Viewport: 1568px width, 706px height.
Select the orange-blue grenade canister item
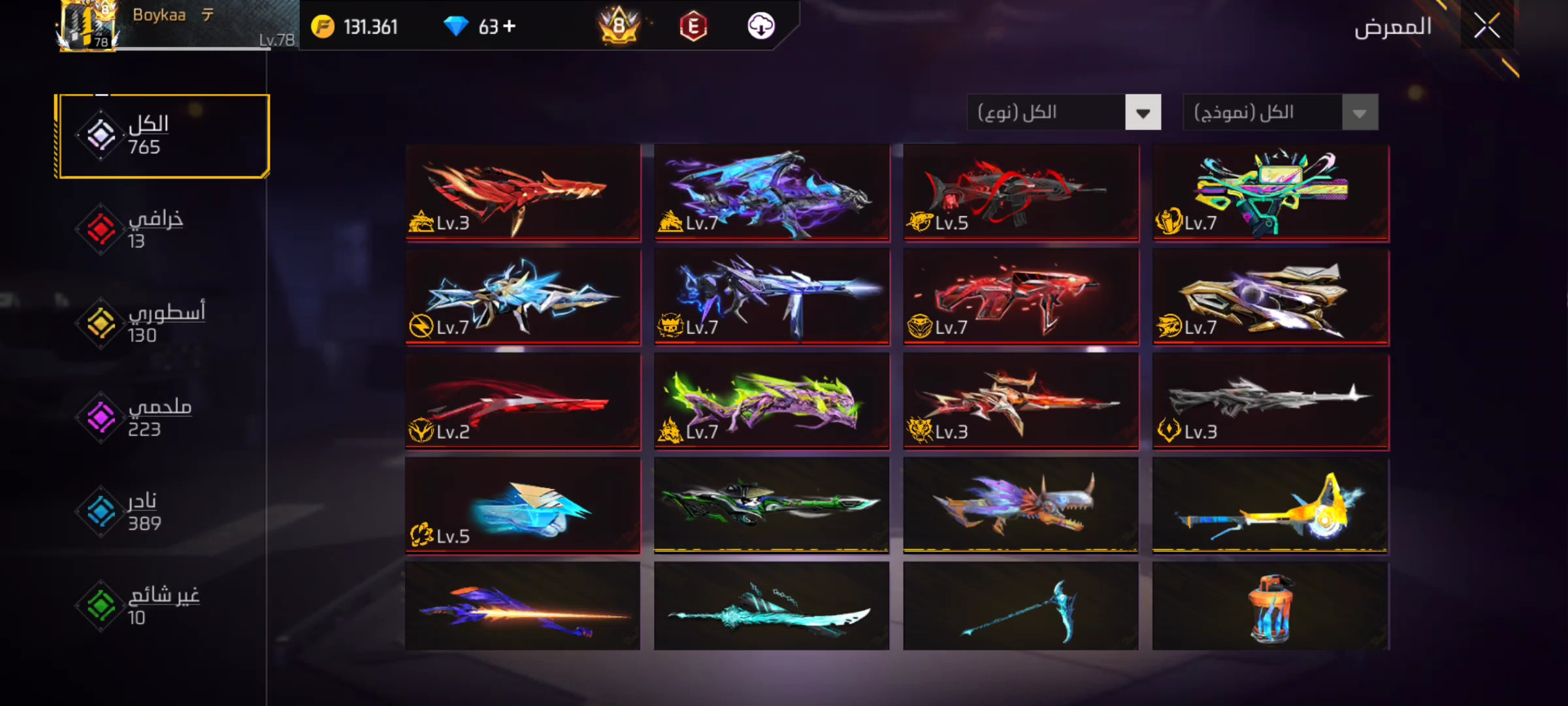tap(1270, 607)
